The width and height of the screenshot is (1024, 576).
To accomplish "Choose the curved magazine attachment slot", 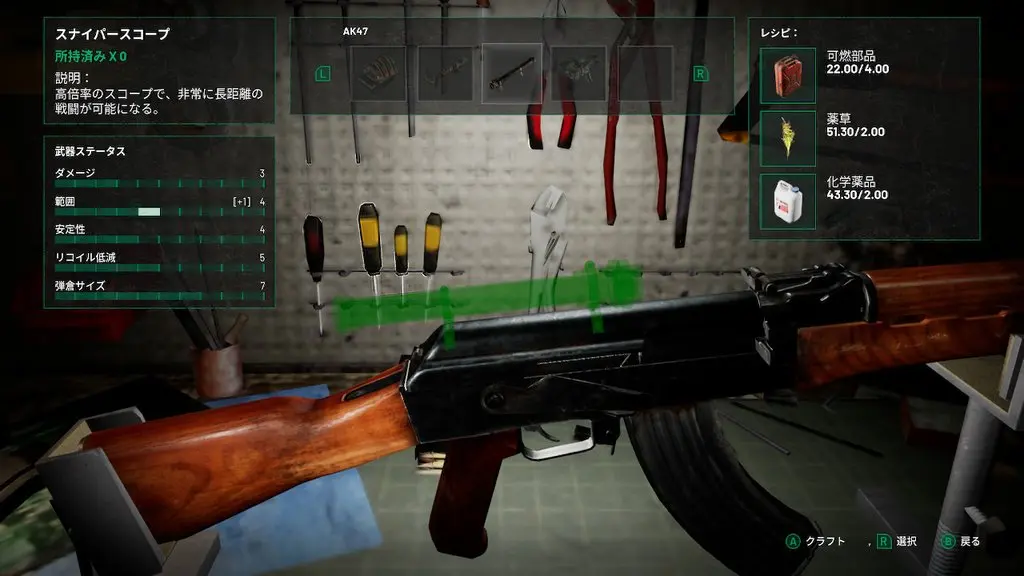I will (x=378, y=73).
